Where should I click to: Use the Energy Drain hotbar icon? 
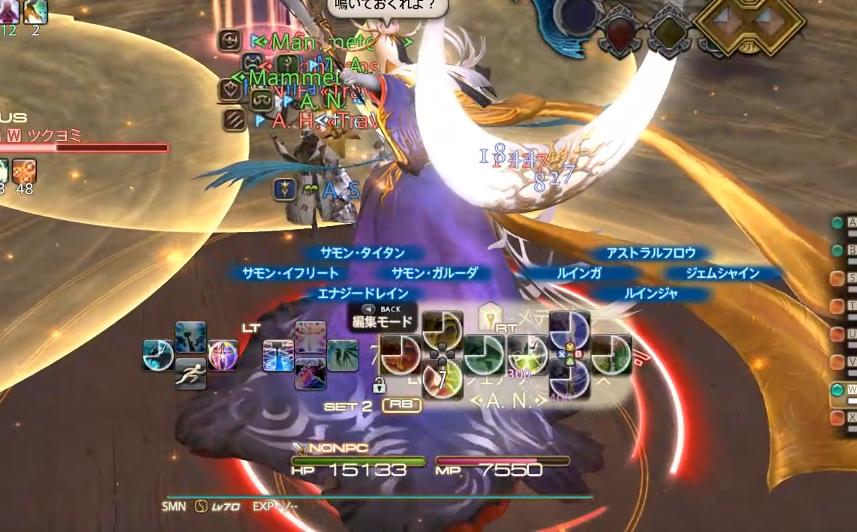point(439,378)
